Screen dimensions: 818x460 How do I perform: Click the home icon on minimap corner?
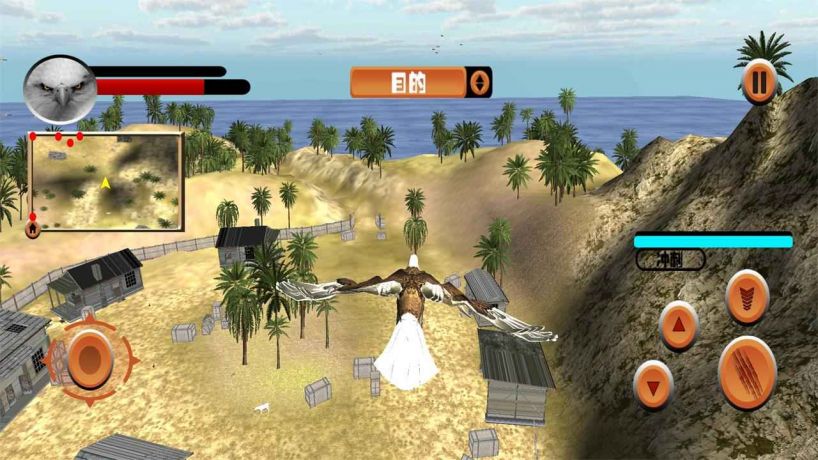pyautogui.click(x=33, y=229)
